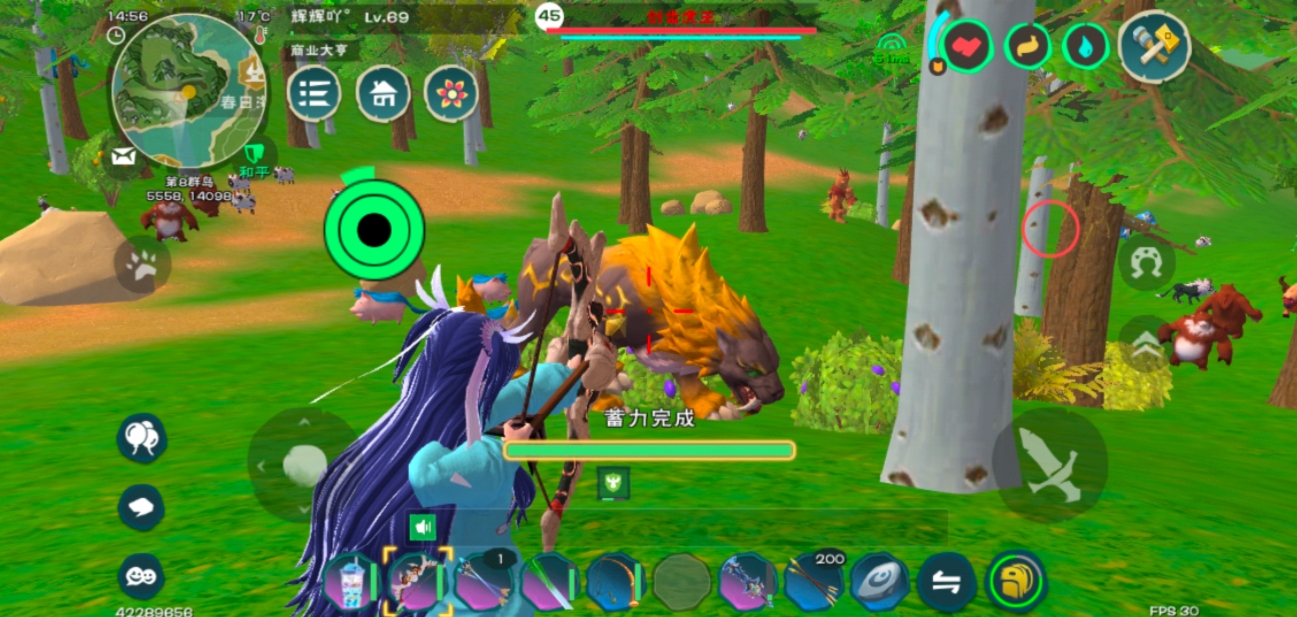Open the mail envelope icon
Screen dimensions: 1297x617
point(124,156)
